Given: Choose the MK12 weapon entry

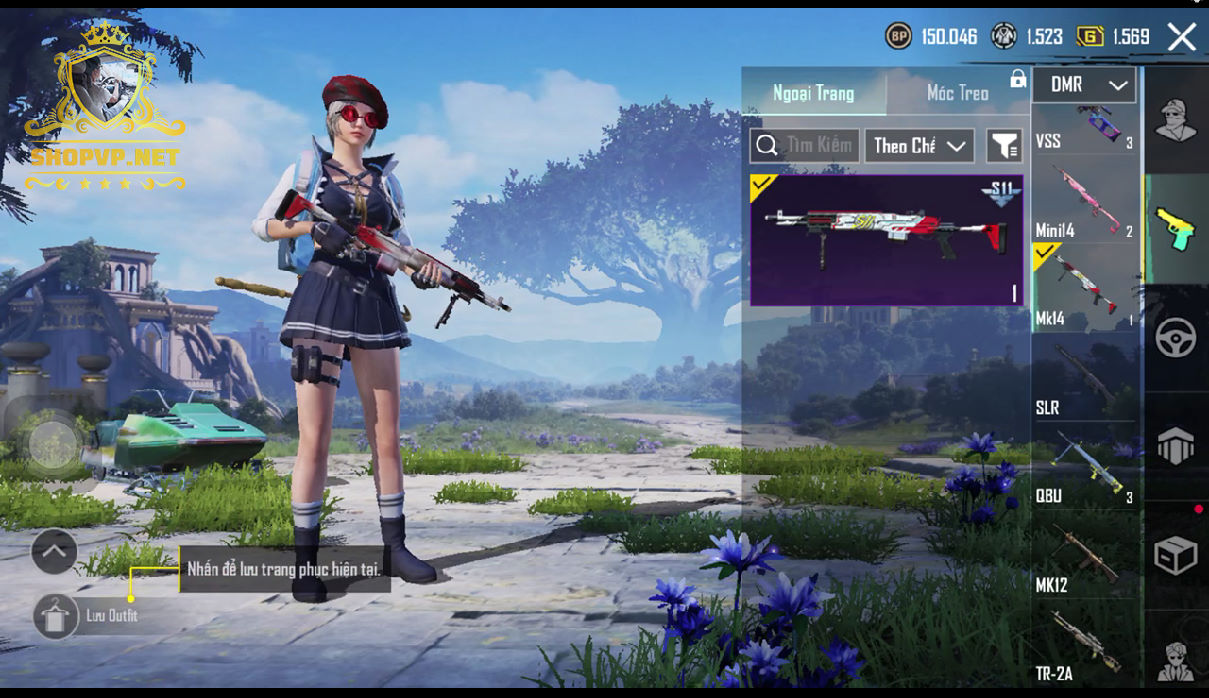Looking at the screenshot, I should (1085, 558).
